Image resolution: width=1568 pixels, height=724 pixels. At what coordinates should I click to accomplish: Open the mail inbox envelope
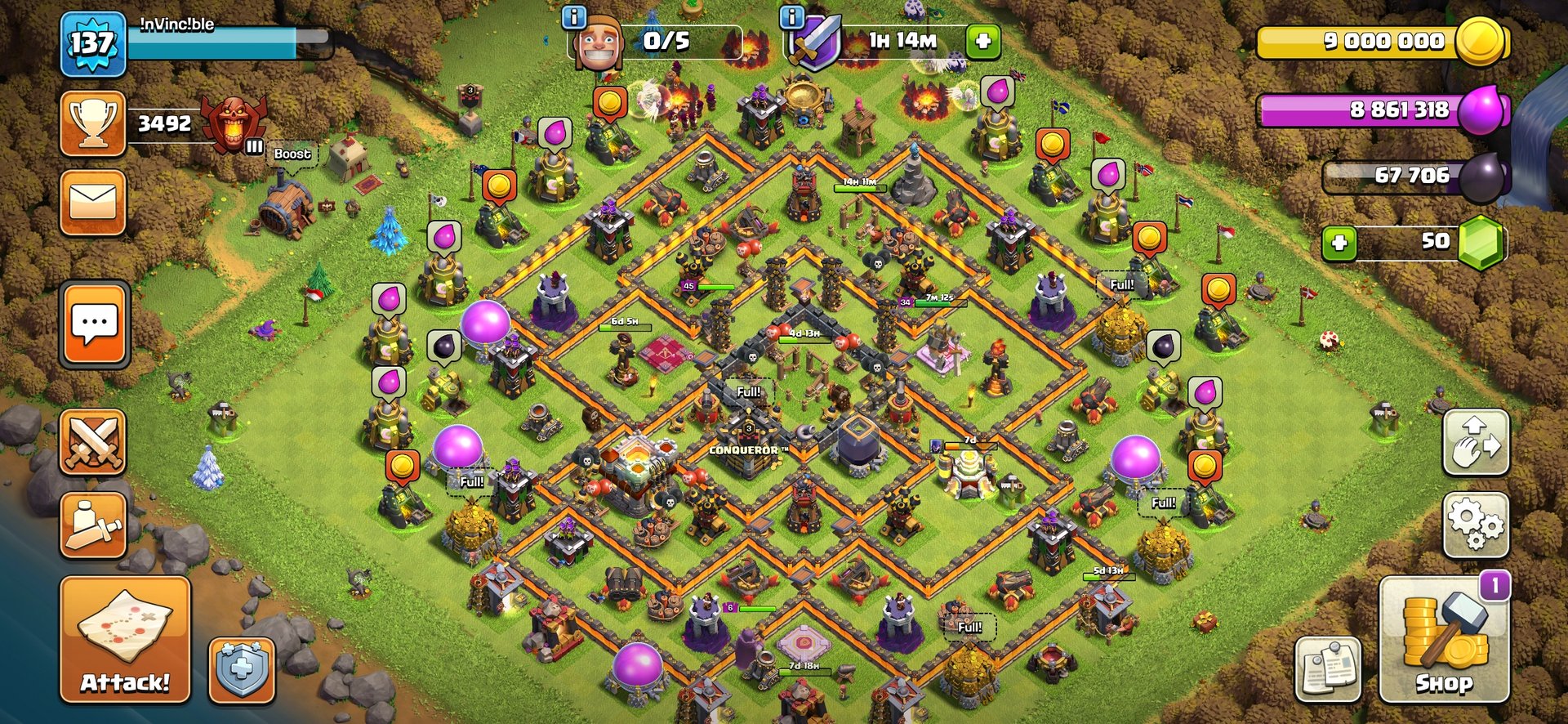pos(93,203)
